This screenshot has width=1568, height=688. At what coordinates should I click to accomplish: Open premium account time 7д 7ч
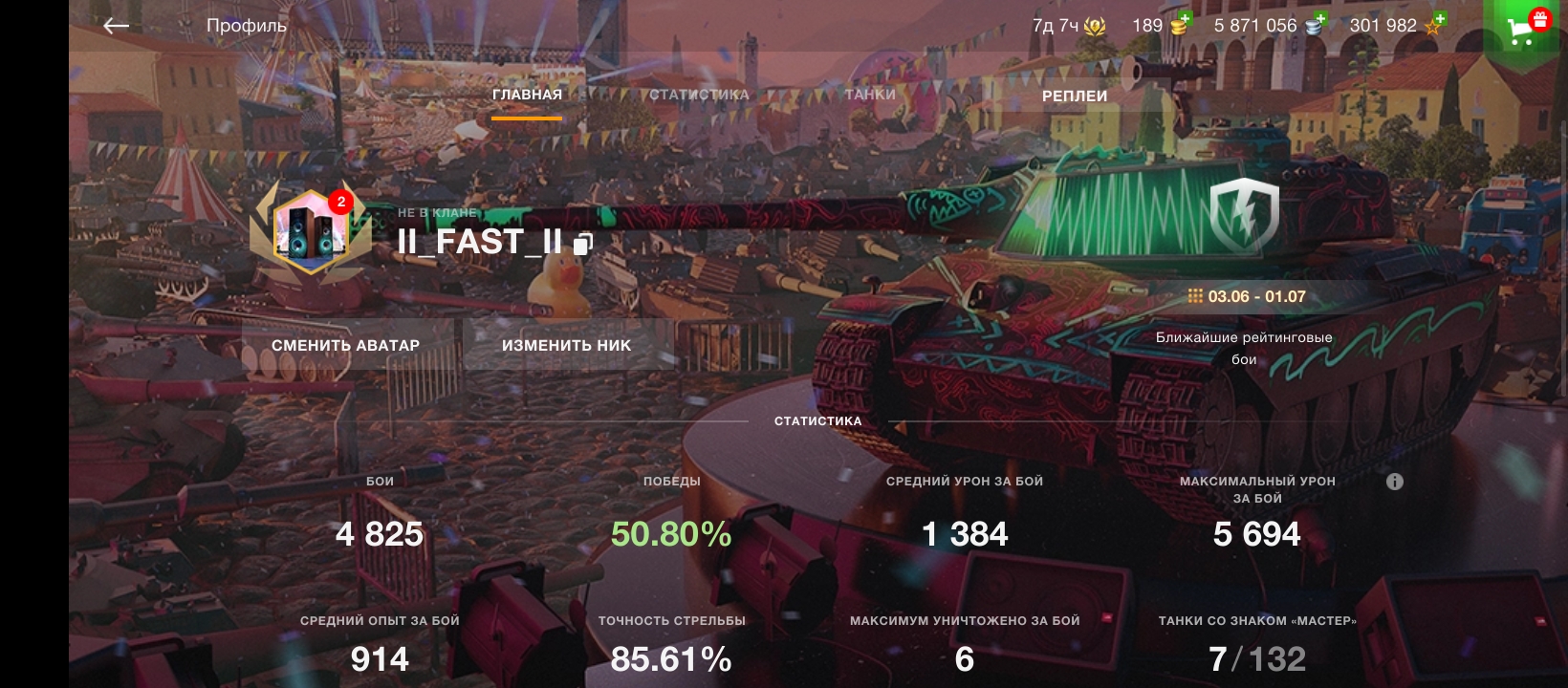coord(1068,26)
